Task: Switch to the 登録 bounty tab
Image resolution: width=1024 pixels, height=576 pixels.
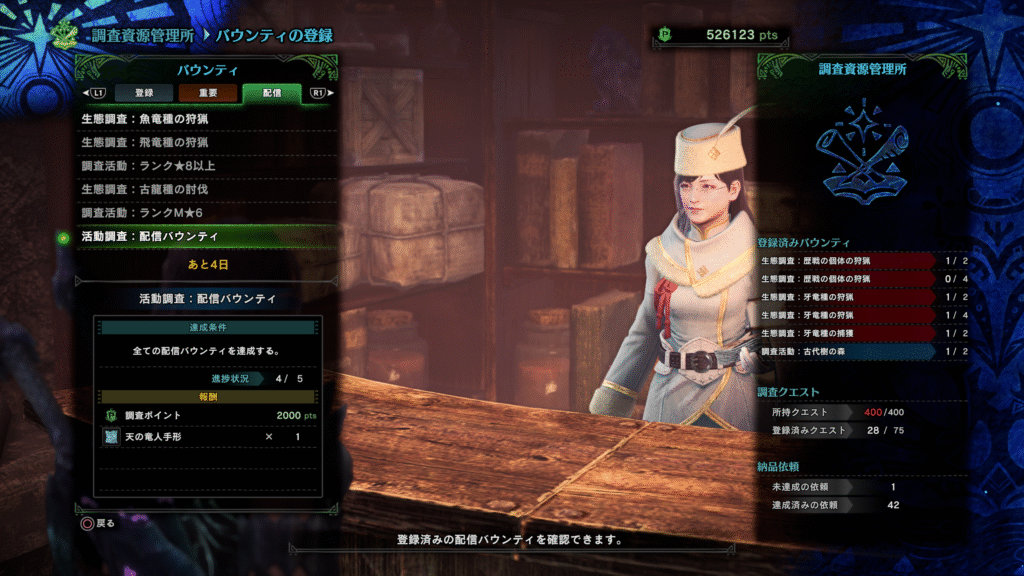Action: 144,93
